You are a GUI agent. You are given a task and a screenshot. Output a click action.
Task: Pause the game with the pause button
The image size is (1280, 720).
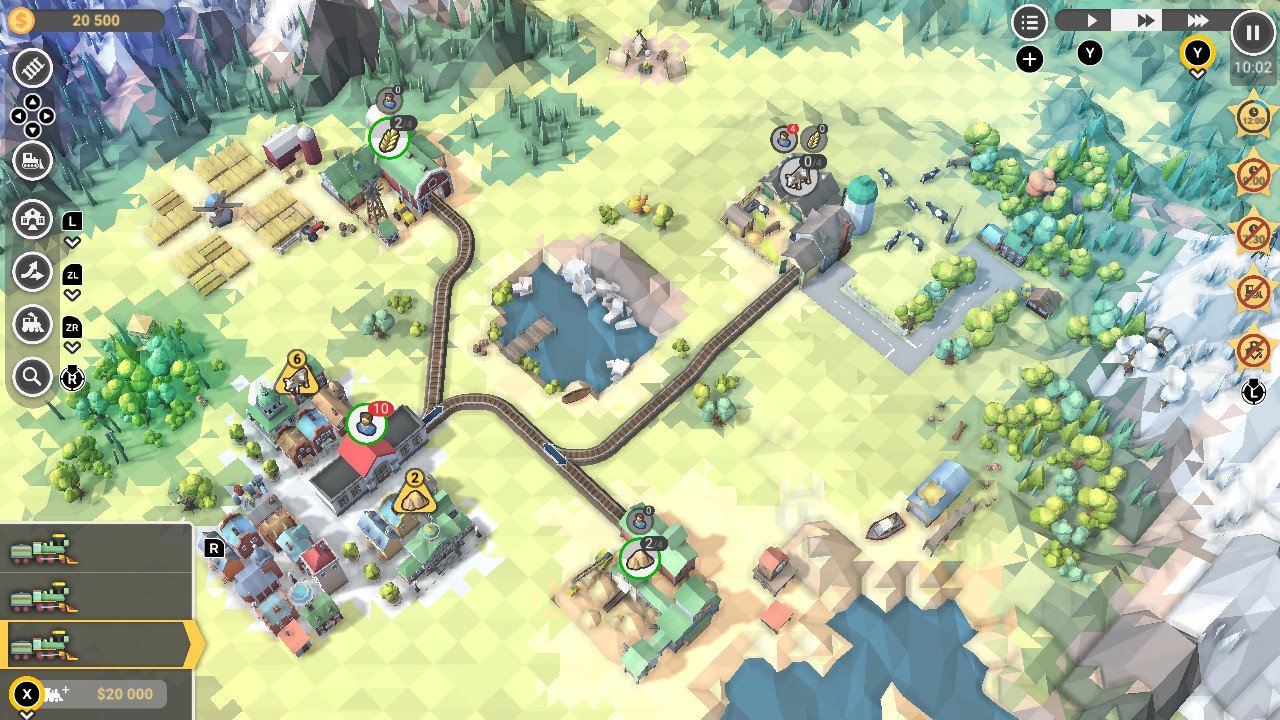(x=1252, y=32)
